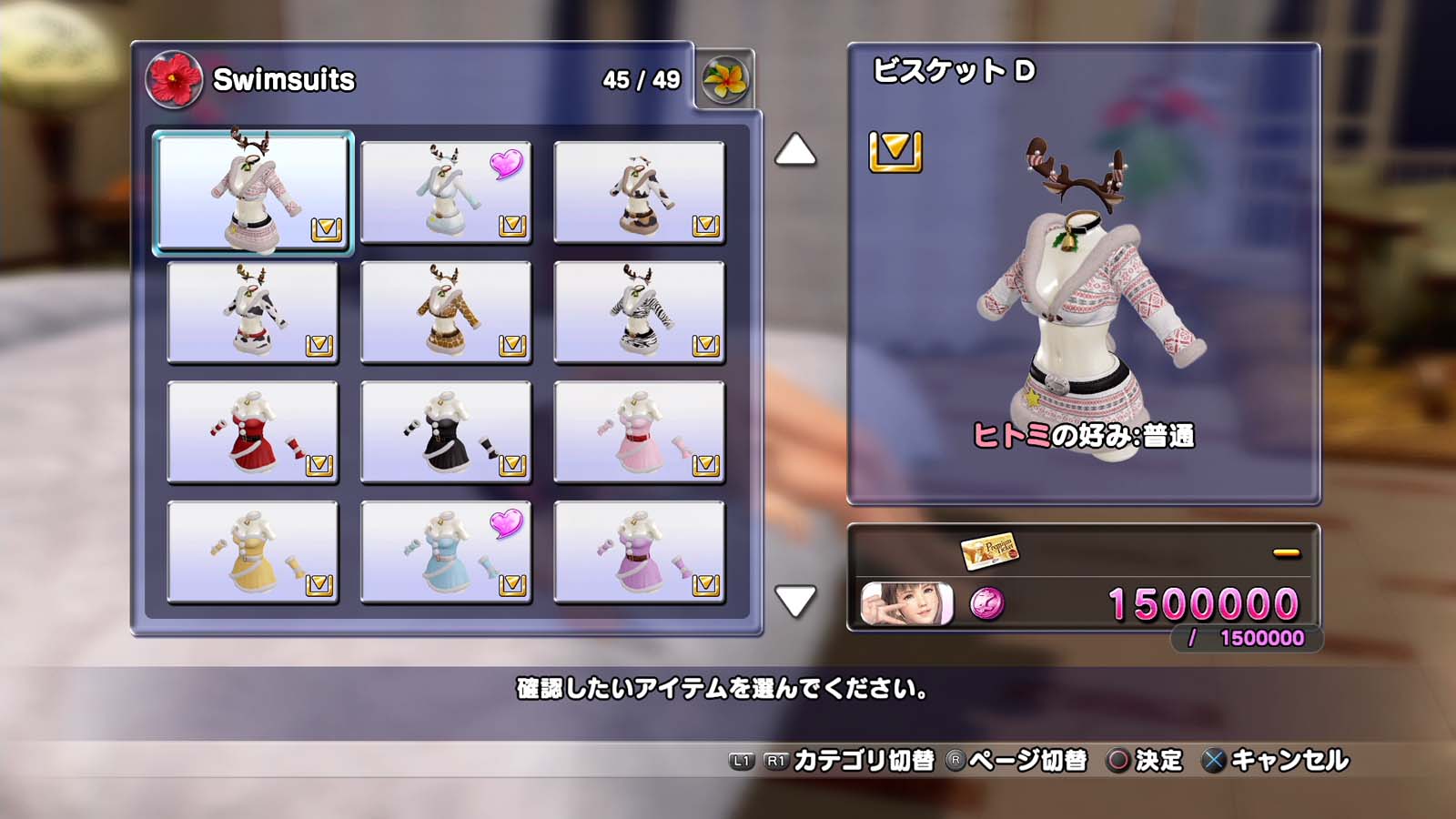Select the light blue Santa dress

click(x=446, y=552)
